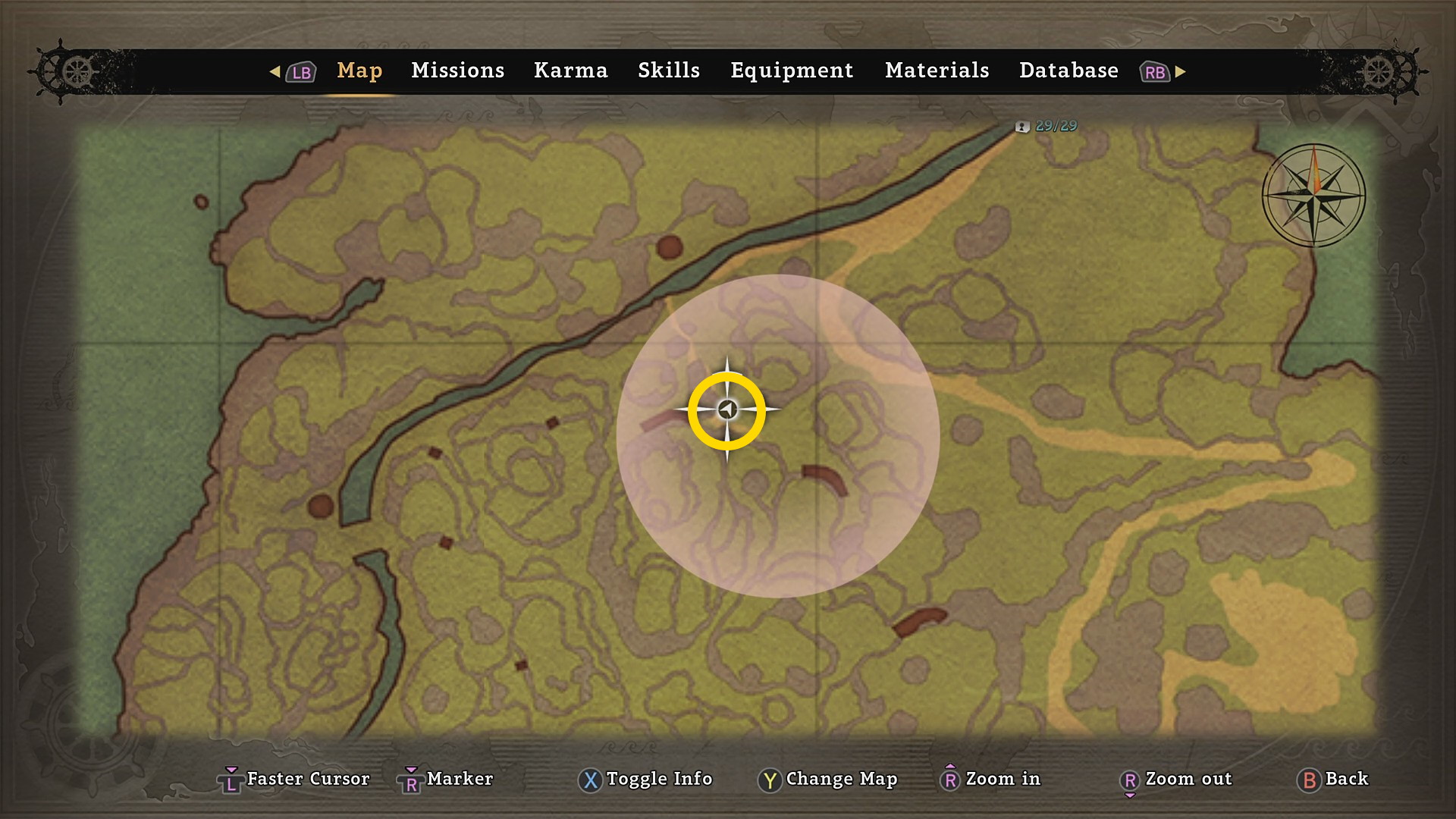Click the compass rose on the map
This screenshot has width=1456, height=819.
[1313, 195]
